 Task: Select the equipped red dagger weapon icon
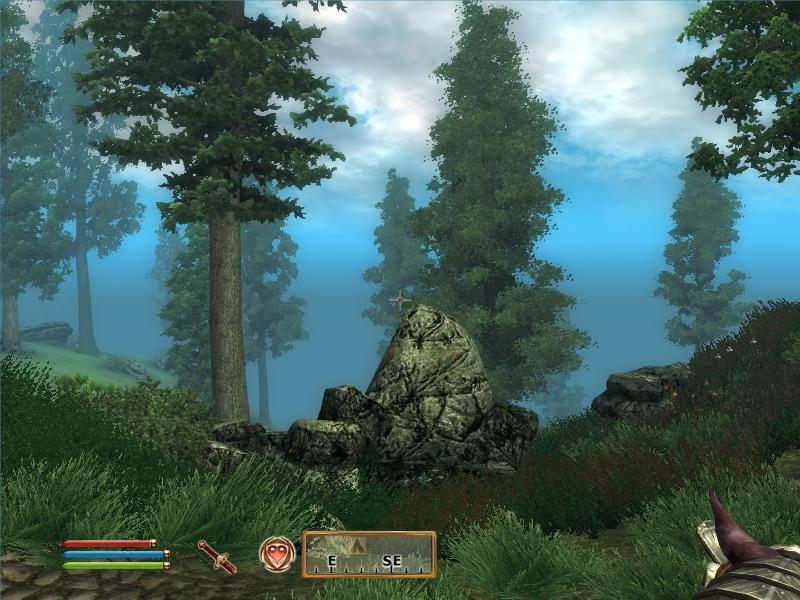[x=217, y=556]
